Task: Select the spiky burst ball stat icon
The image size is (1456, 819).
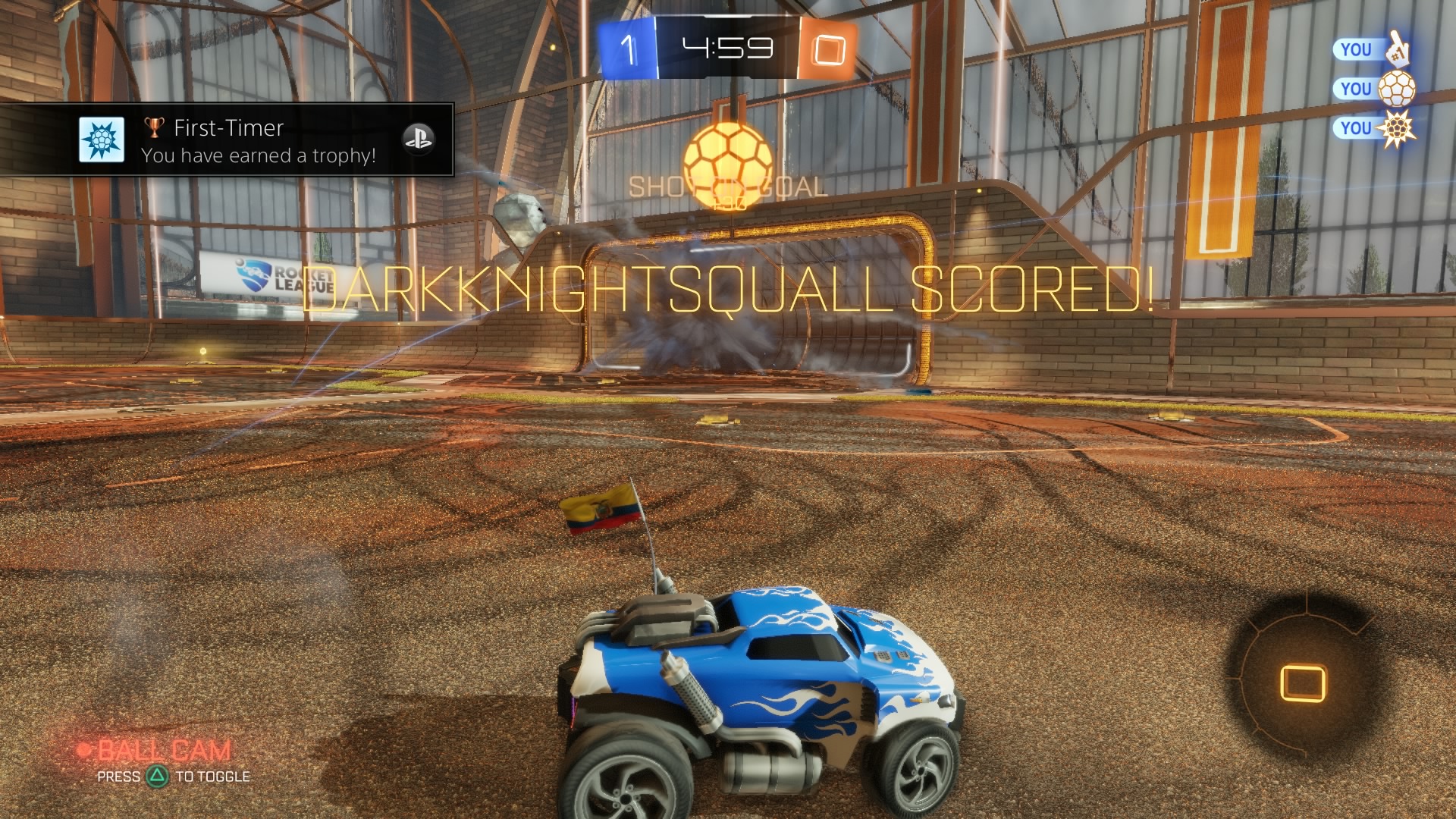Action: click(1396, 129)
